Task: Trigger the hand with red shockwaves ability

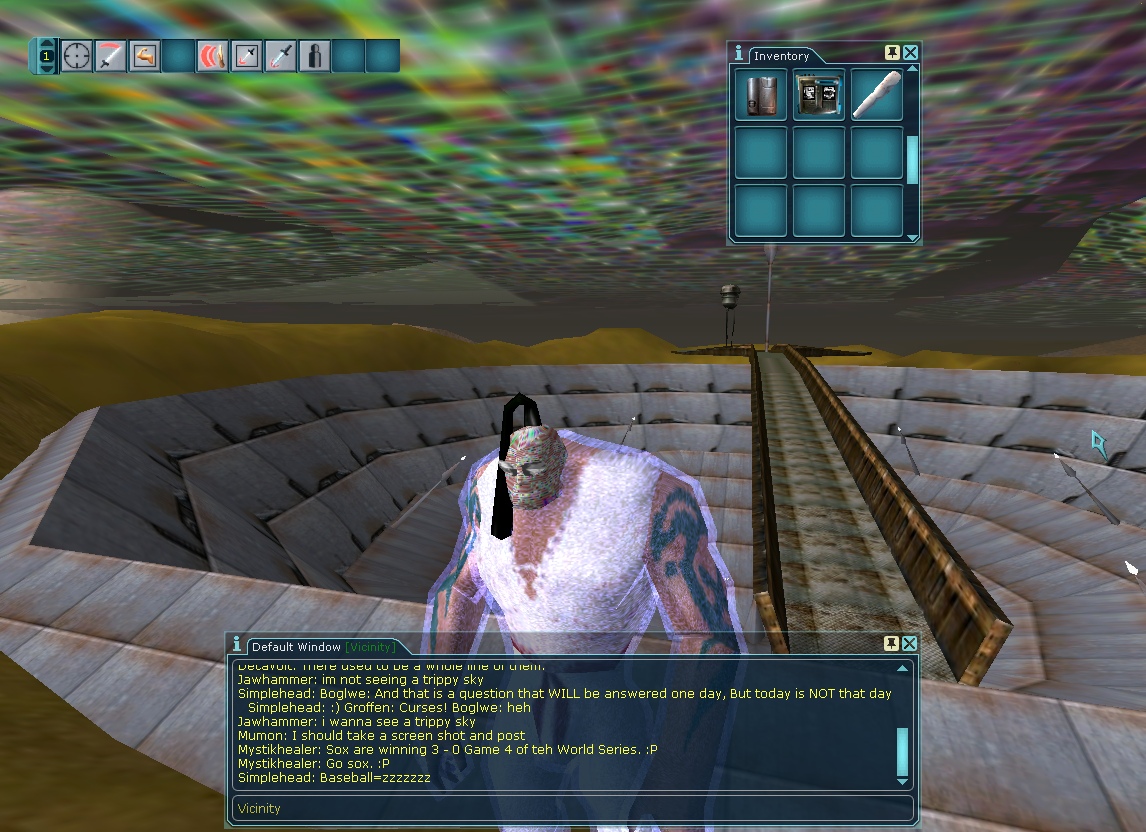Action: [x=212, y=56]
